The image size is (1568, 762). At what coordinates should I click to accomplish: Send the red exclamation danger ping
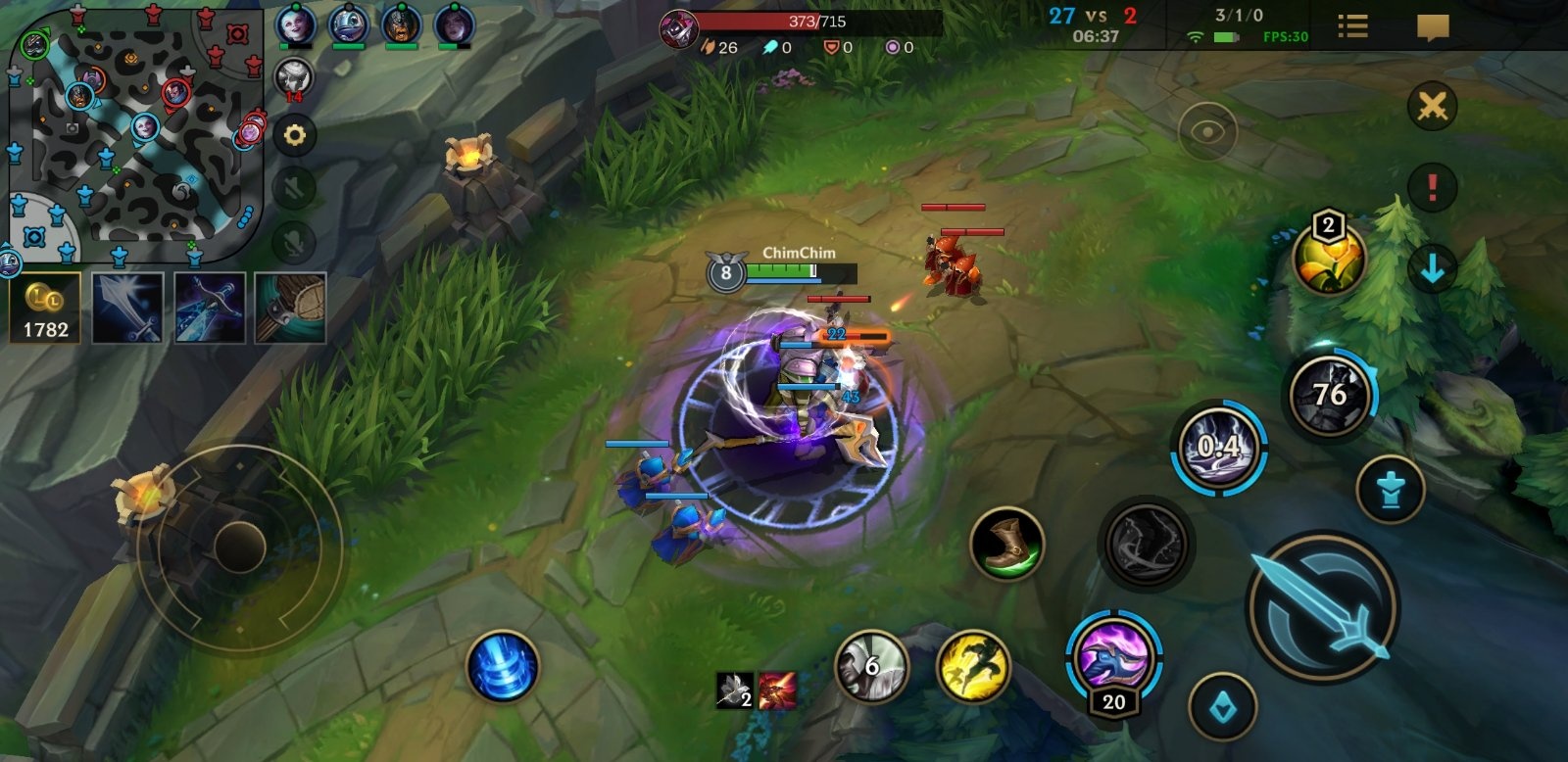pos(1432,186)
